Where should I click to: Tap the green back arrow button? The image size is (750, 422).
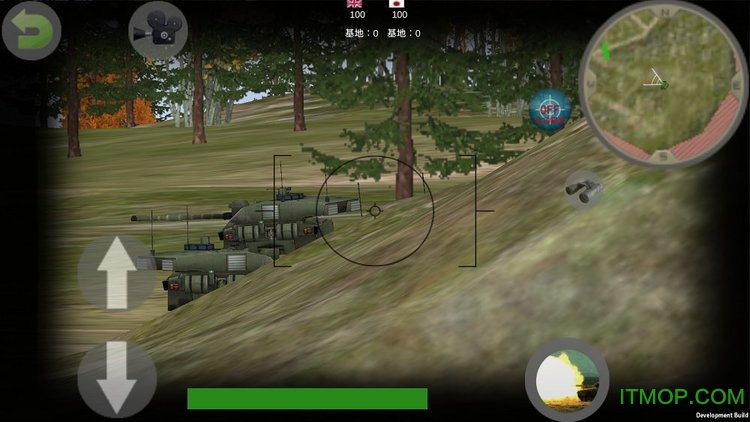pos(31,31)
